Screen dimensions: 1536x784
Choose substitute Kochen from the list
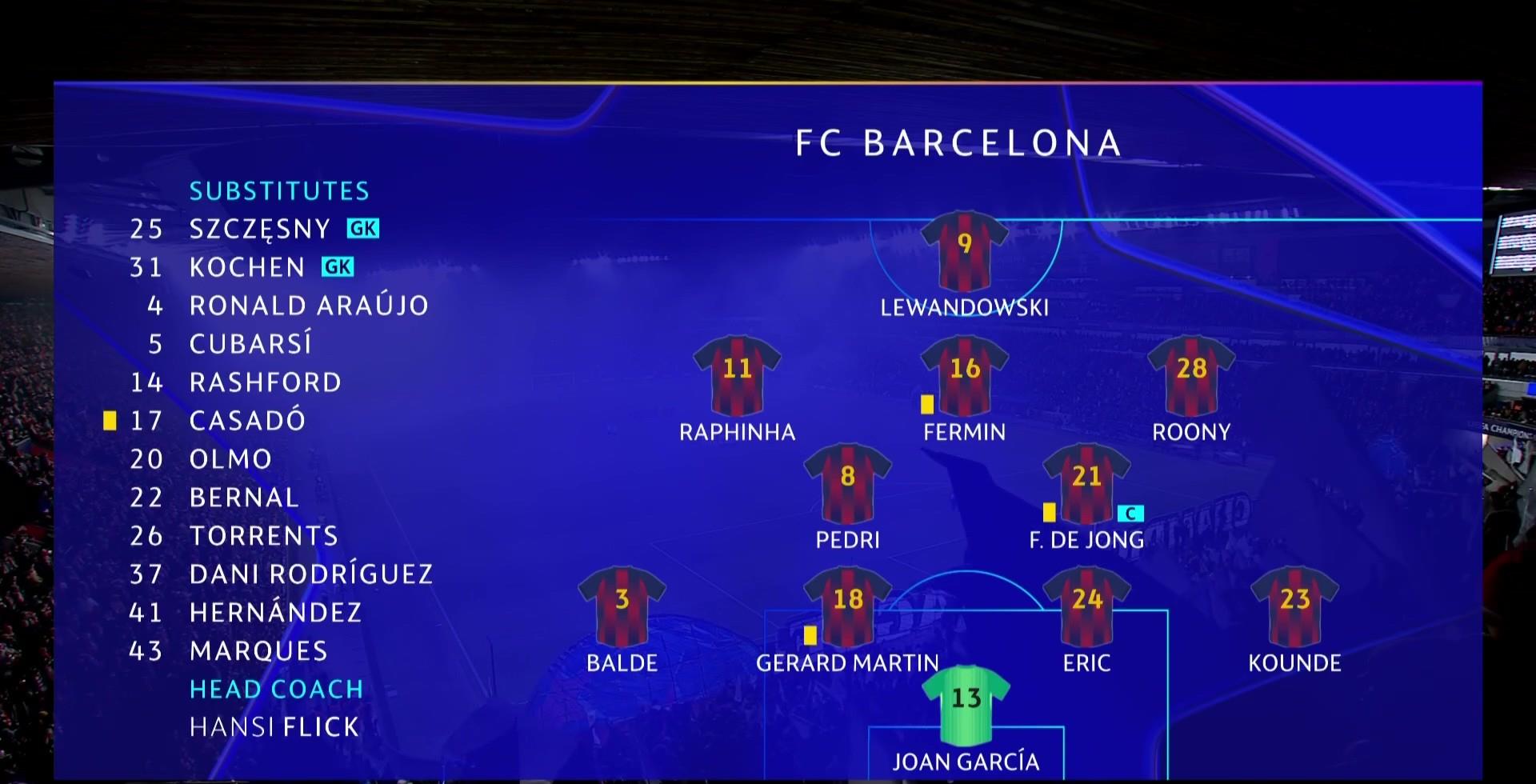pyautogui.click(x=247, y=267)
